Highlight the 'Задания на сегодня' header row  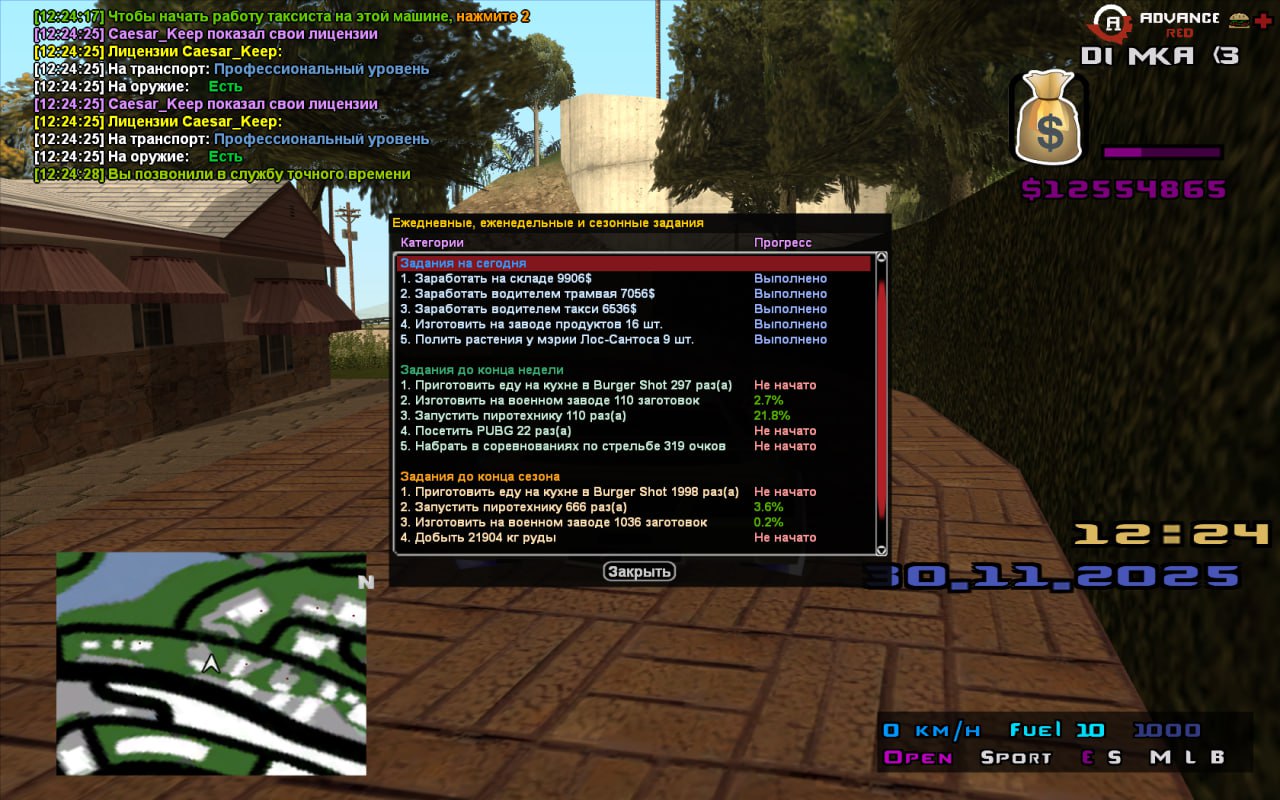(634, 263)
